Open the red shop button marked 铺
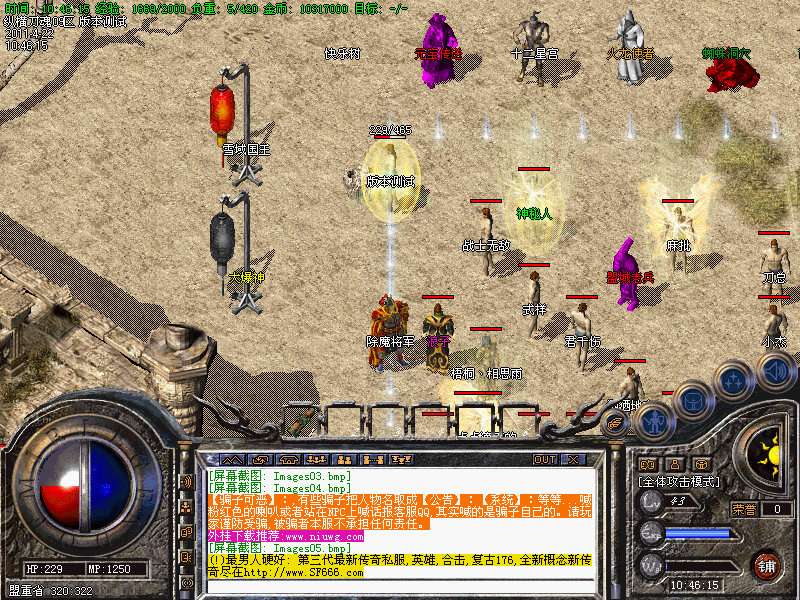The image size is (800, 600). pyautogui.click(x=766, y=562)
